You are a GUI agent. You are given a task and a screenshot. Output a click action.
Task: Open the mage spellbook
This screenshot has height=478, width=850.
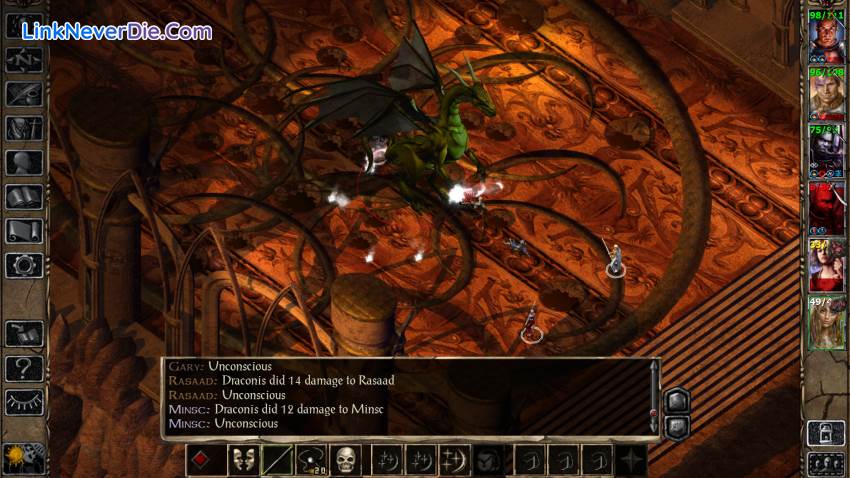click(23, 197)
